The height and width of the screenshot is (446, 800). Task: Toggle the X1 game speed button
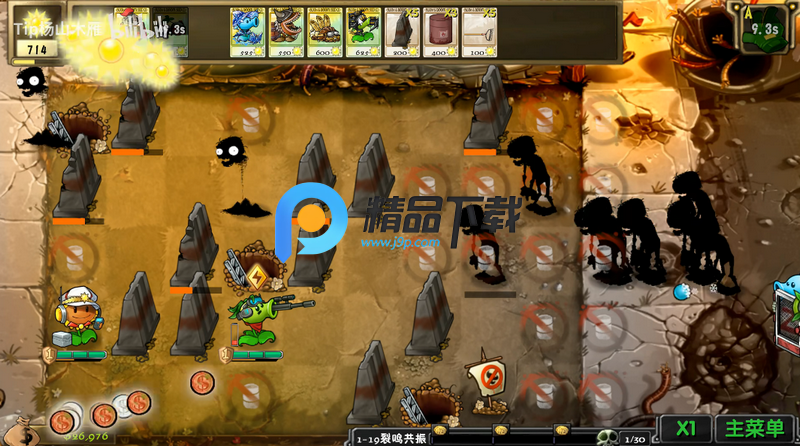click(686, 428)
